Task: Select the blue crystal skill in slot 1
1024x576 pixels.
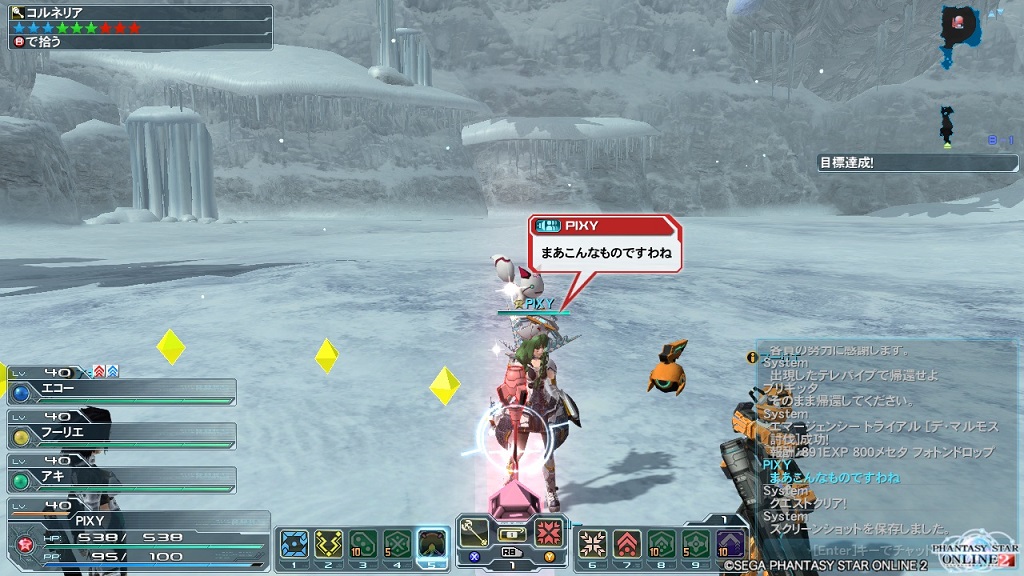Action: click(294, 543)
